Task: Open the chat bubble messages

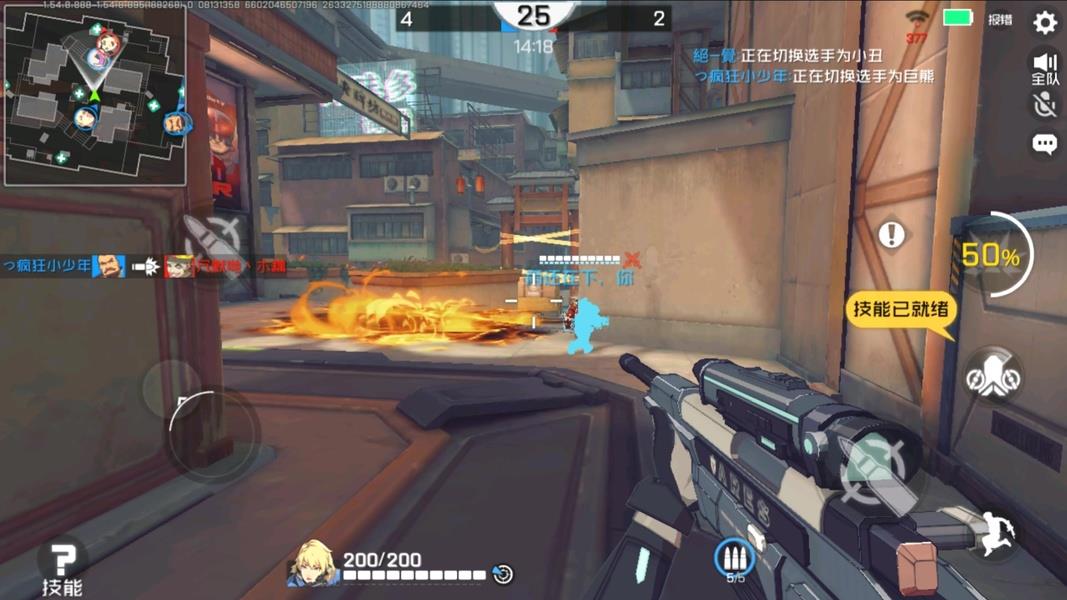Action: click(x=1045, y=145)
